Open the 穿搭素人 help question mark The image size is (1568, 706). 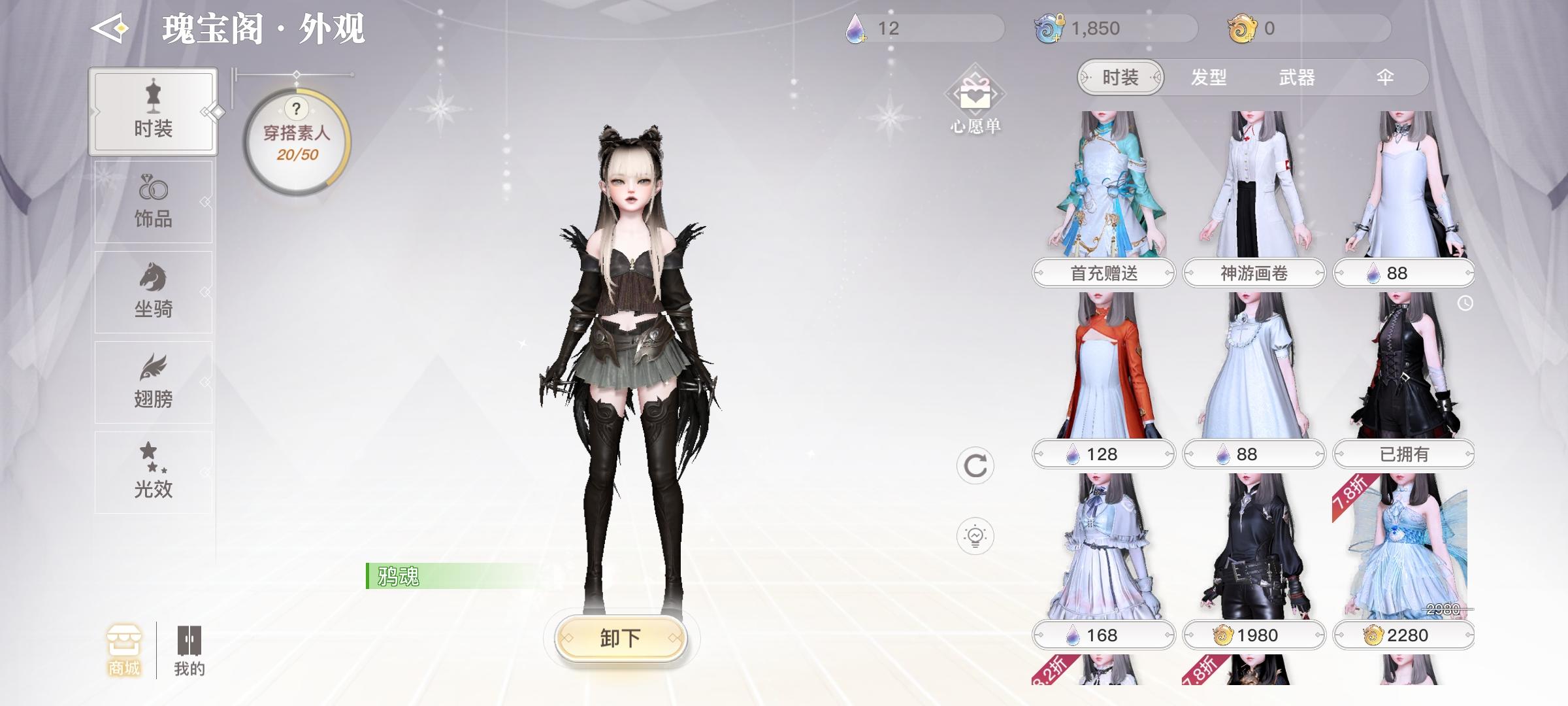coord(296,110)
